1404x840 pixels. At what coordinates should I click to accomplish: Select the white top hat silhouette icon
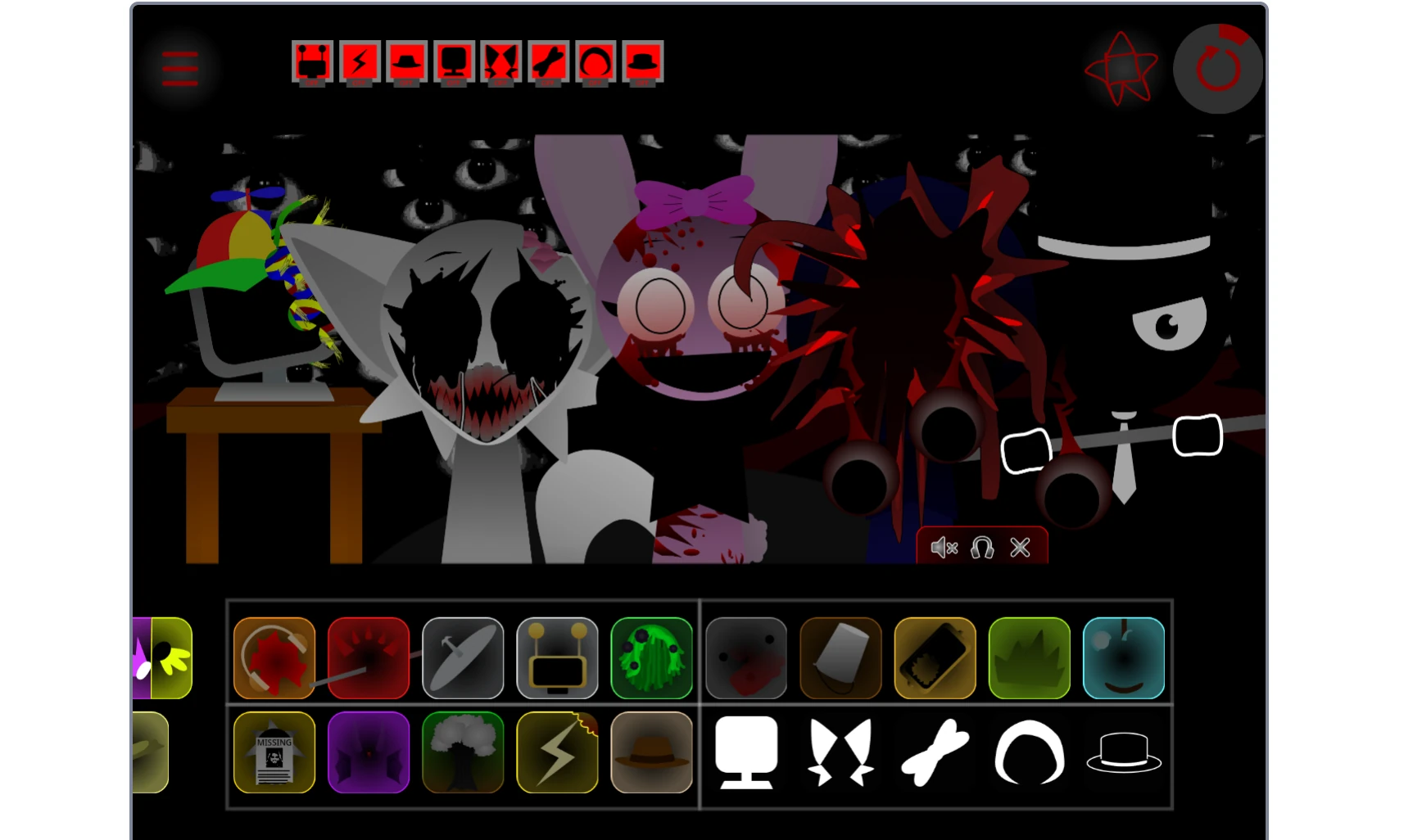click(1124, 752)
